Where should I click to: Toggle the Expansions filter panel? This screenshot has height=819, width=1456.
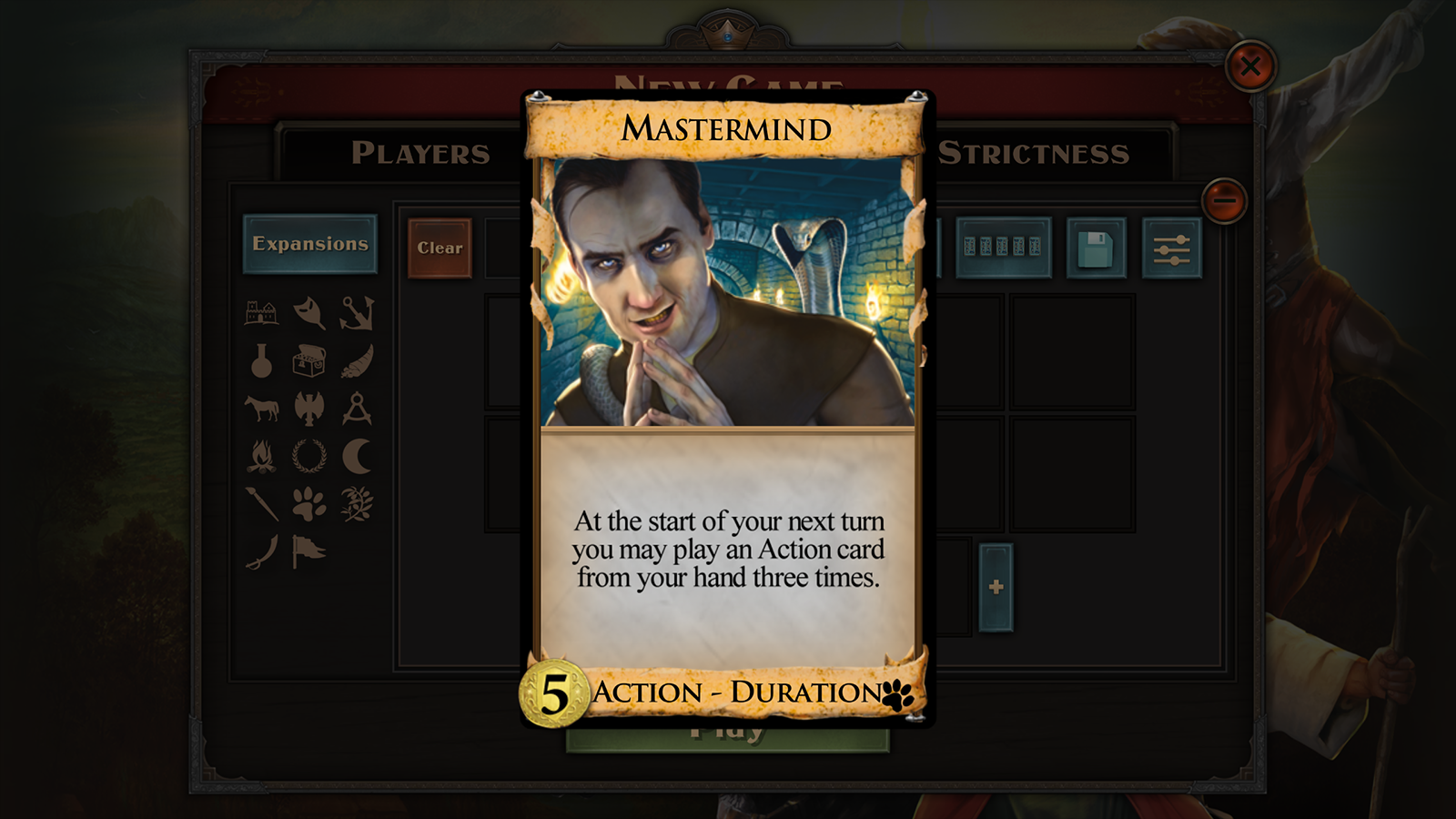click(x=312, y=243)
